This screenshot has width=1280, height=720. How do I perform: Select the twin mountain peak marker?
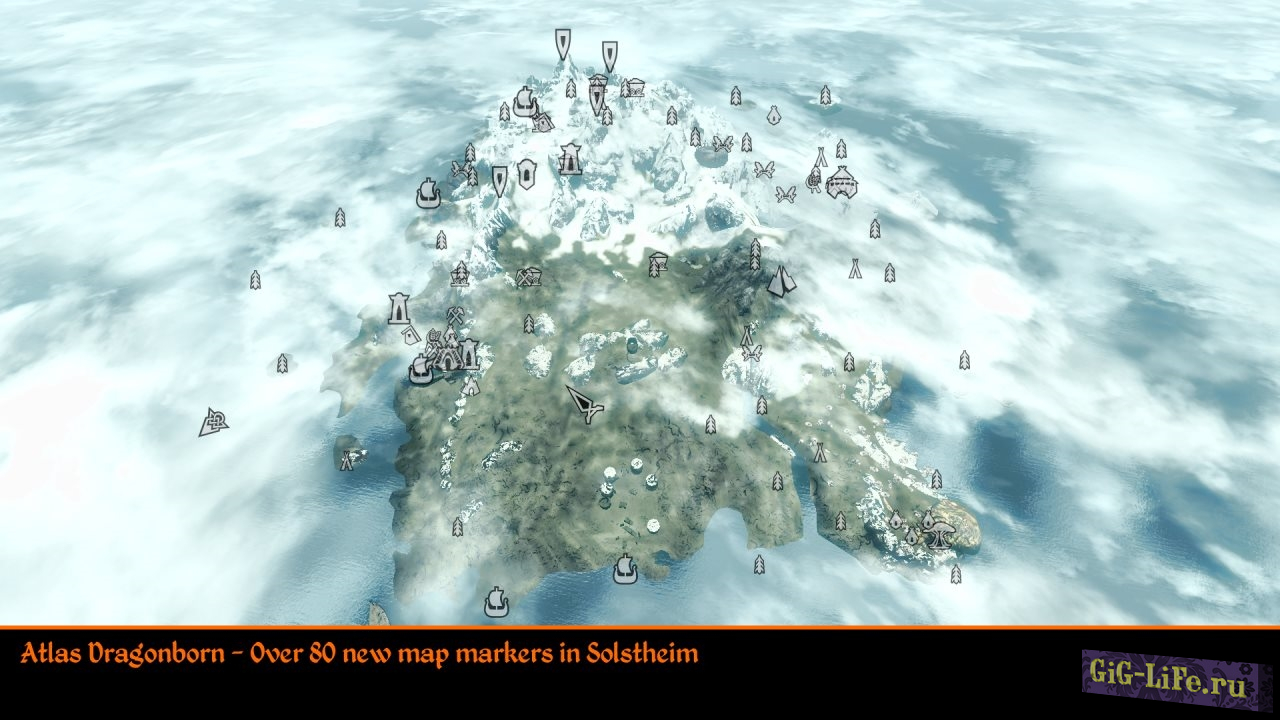point(783,280)
